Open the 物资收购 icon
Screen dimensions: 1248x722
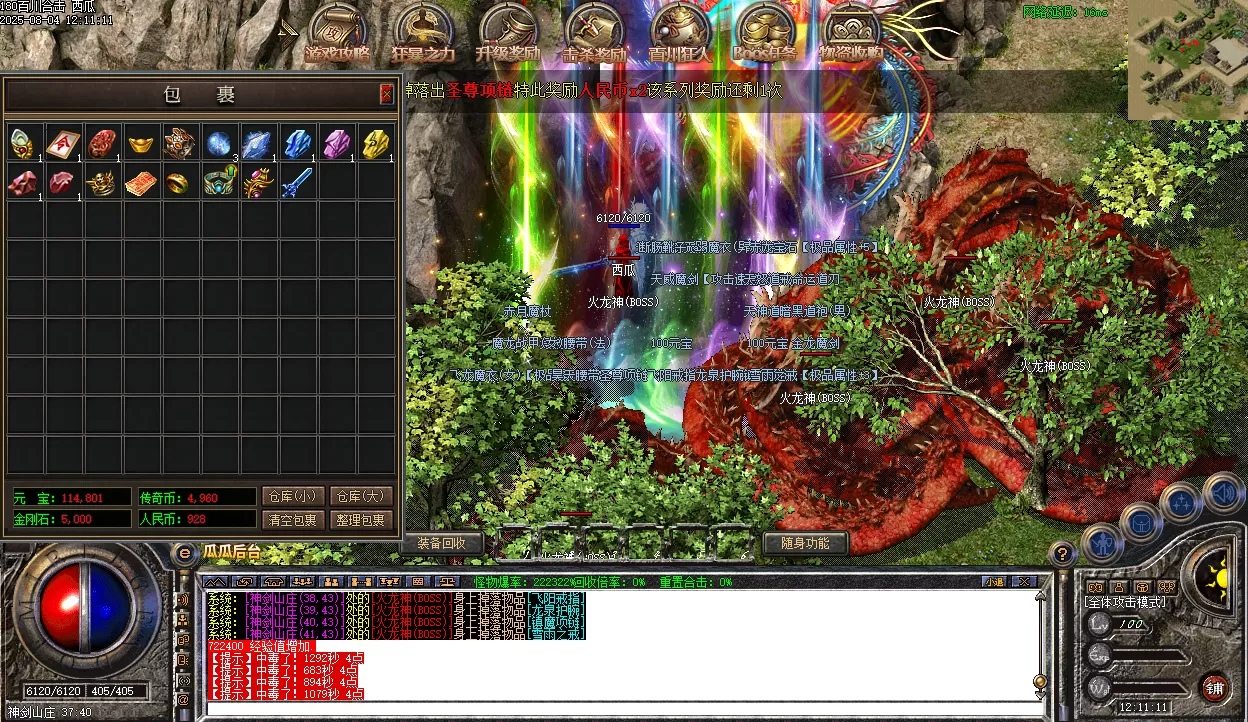[851, 36]
